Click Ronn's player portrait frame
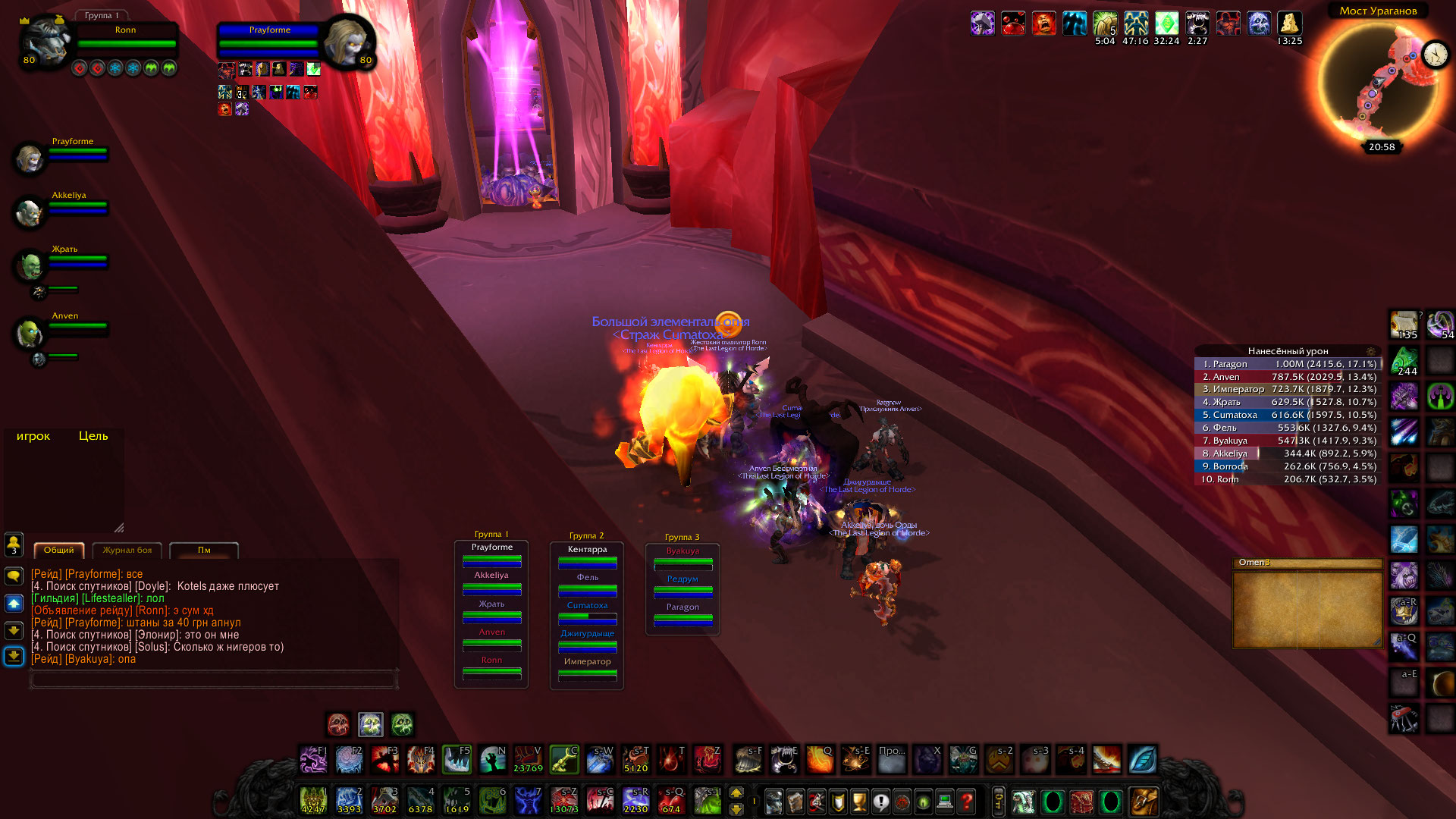 [44, 42]
